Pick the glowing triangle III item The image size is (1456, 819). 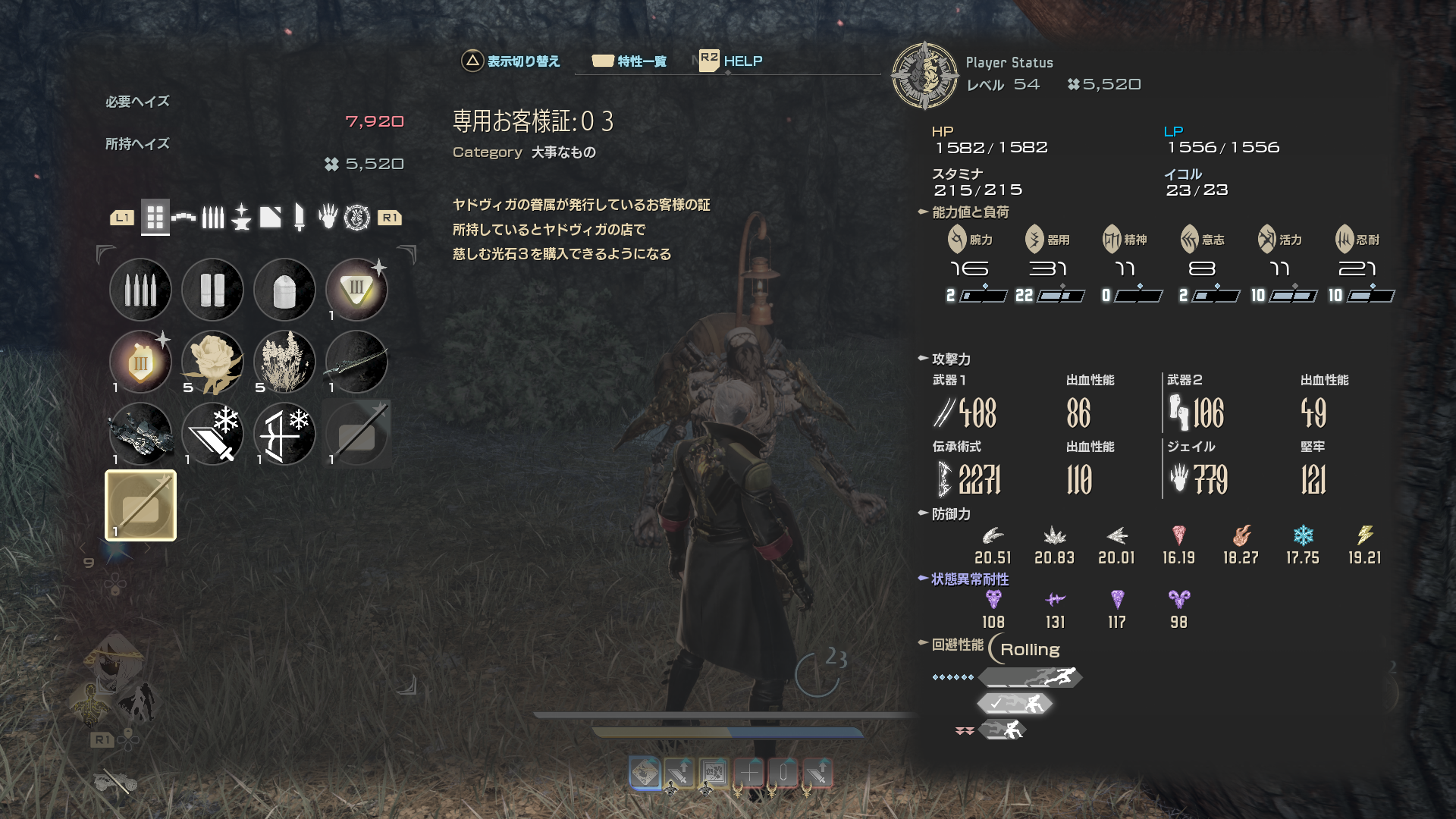[x=356, y=290]
